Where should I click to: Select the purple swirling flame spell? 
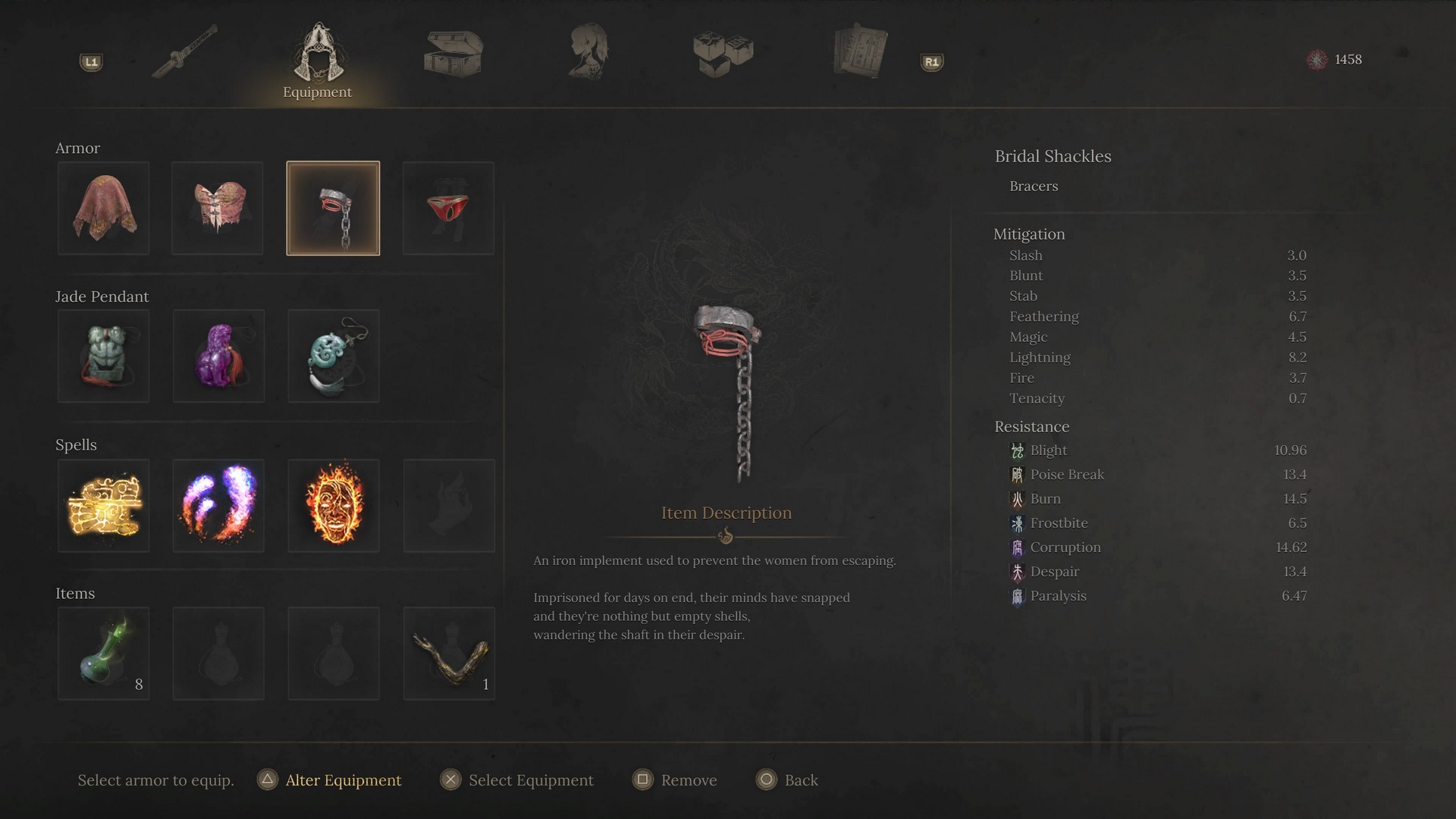[218, 506]
